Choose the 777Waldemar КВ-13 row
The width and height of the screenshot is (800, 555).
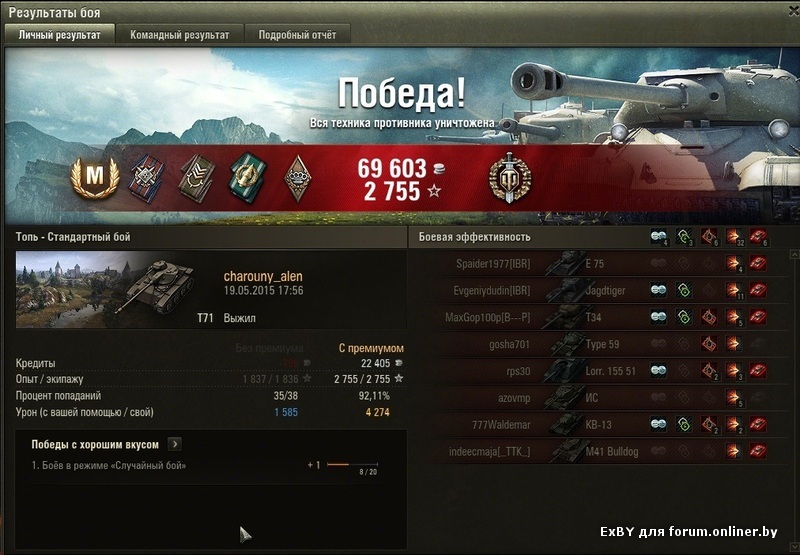[600, 423]
